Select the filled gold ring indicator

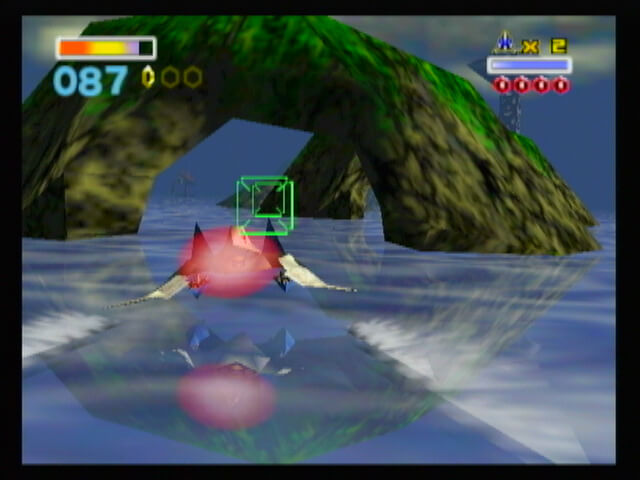coord(149,77)
